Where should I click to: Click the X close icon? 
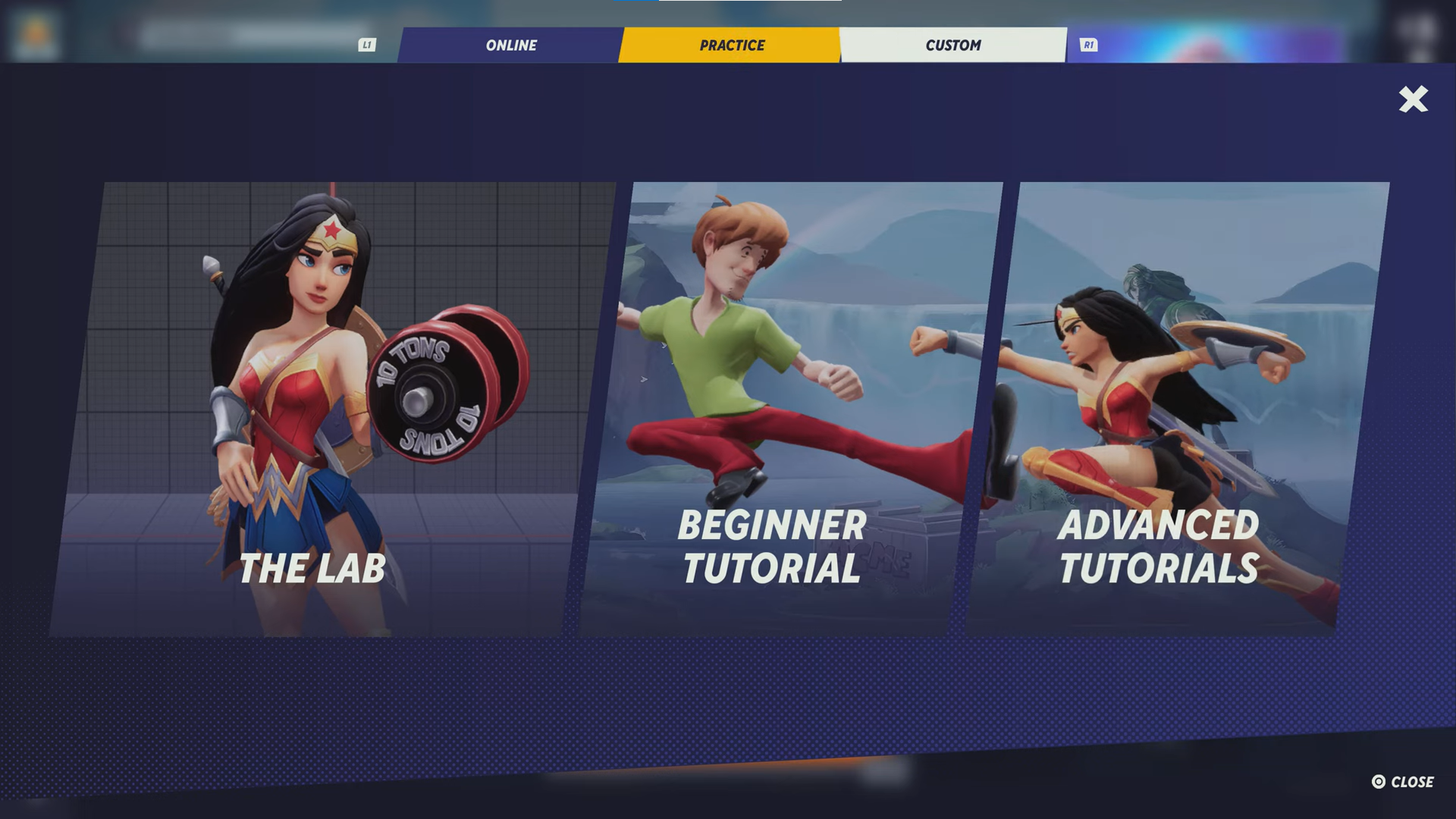[1412, 100]
